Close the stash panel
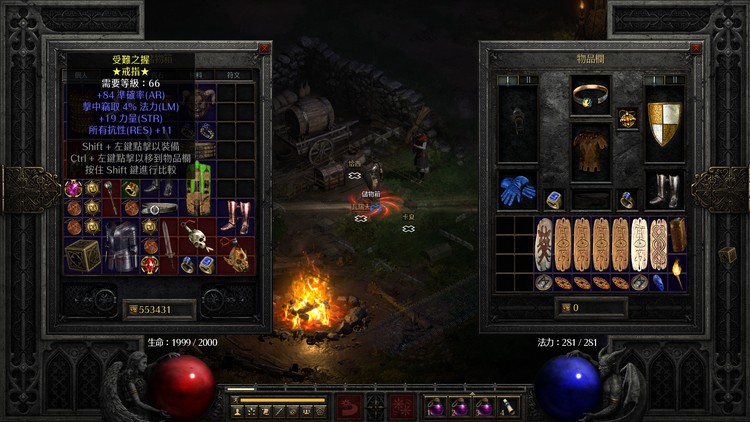Viewport: 750px width, 422px height. (x=264, y=48)
